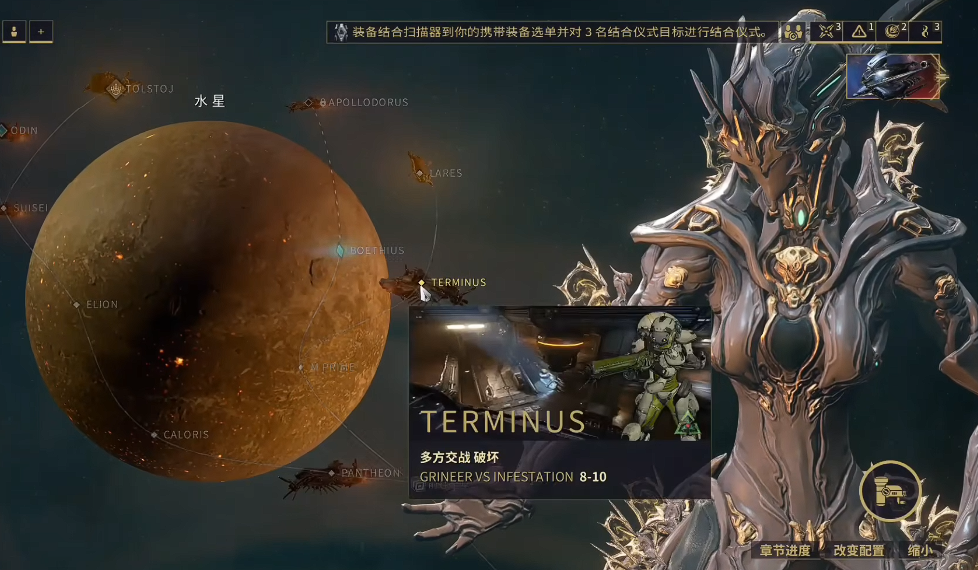The image size is (978, 570).
Task: Select the Odin mission node
Action: tap(4, 130)
